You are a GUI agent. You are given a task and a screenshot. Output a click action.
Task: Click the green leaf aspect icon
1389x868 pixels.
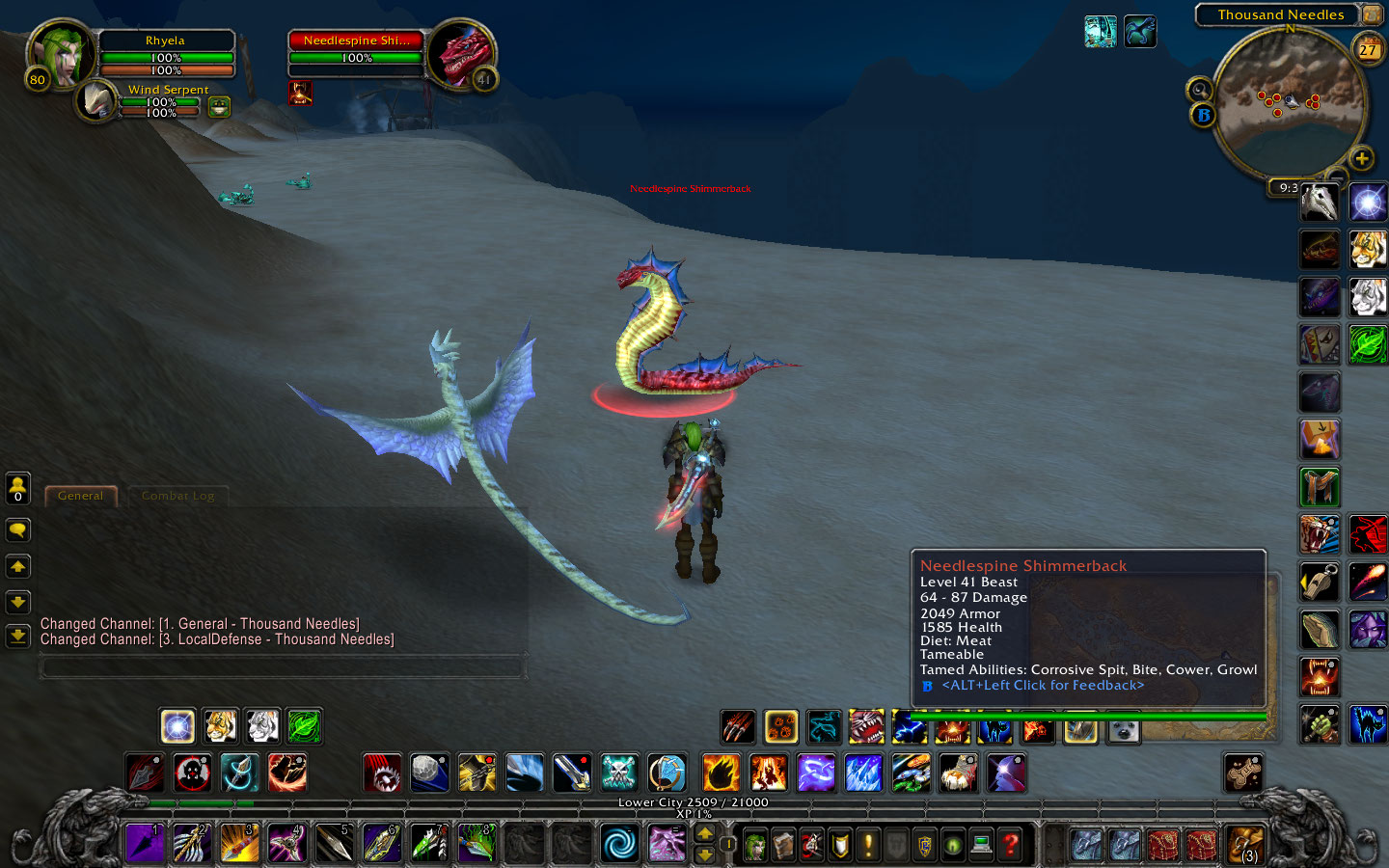[304, 726]
